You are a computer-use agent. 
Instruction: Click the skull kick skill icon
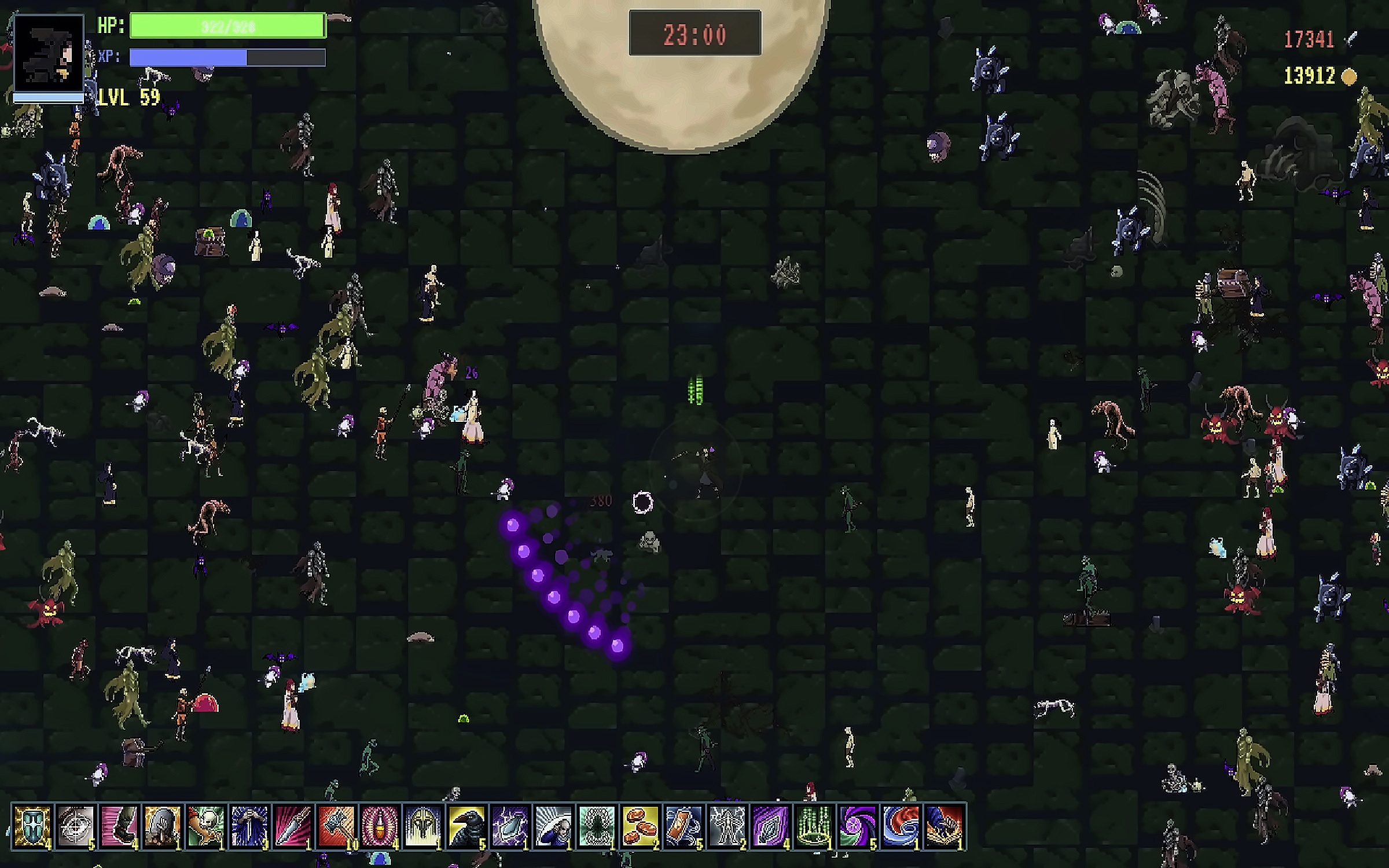point(206,826)
